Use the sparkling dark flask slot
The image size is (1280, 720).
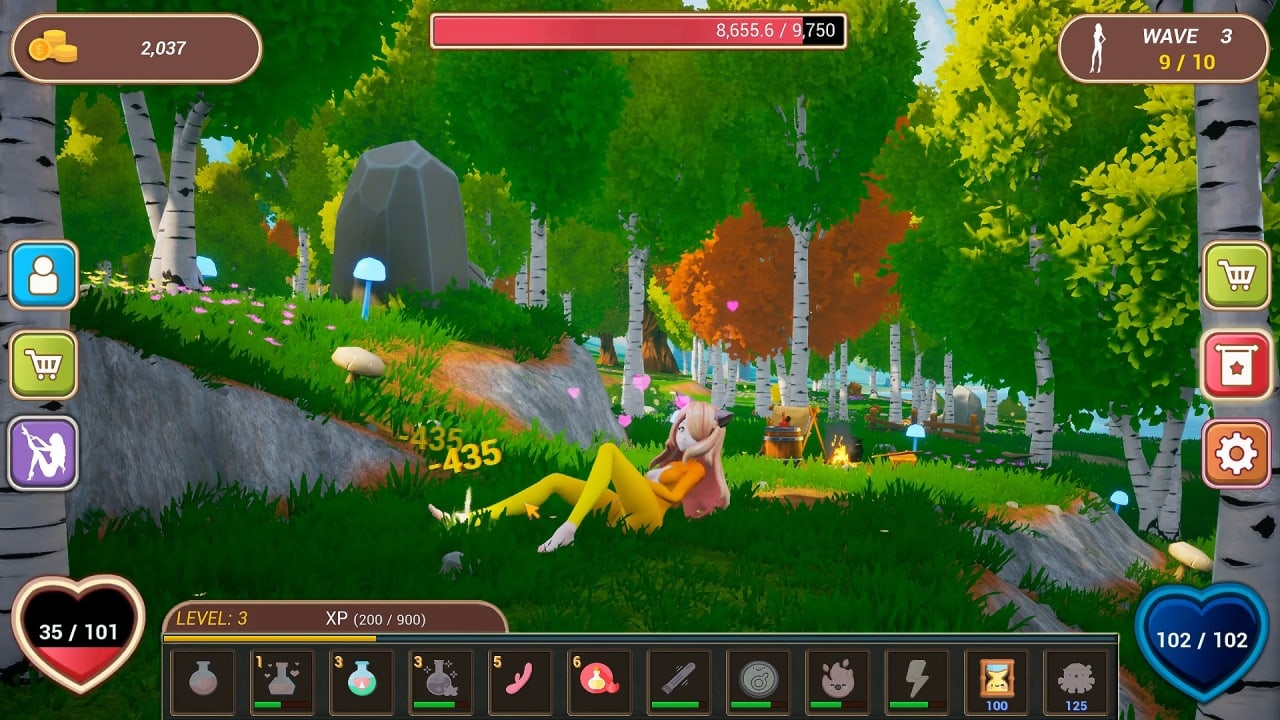pyautogui.click(x=440, y=681)
